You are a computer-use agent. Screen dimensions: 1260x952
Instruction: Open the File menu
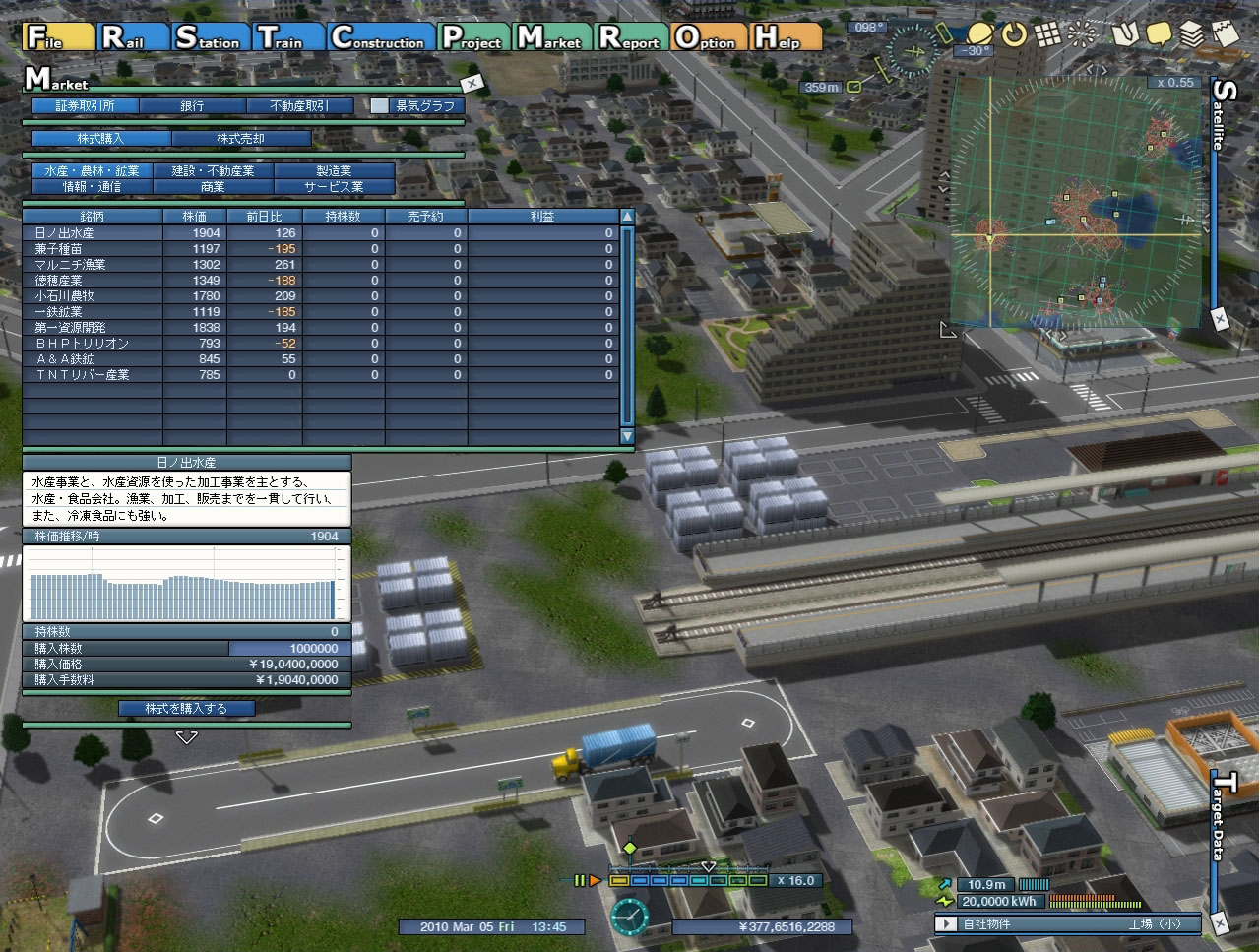pos(58,37)
